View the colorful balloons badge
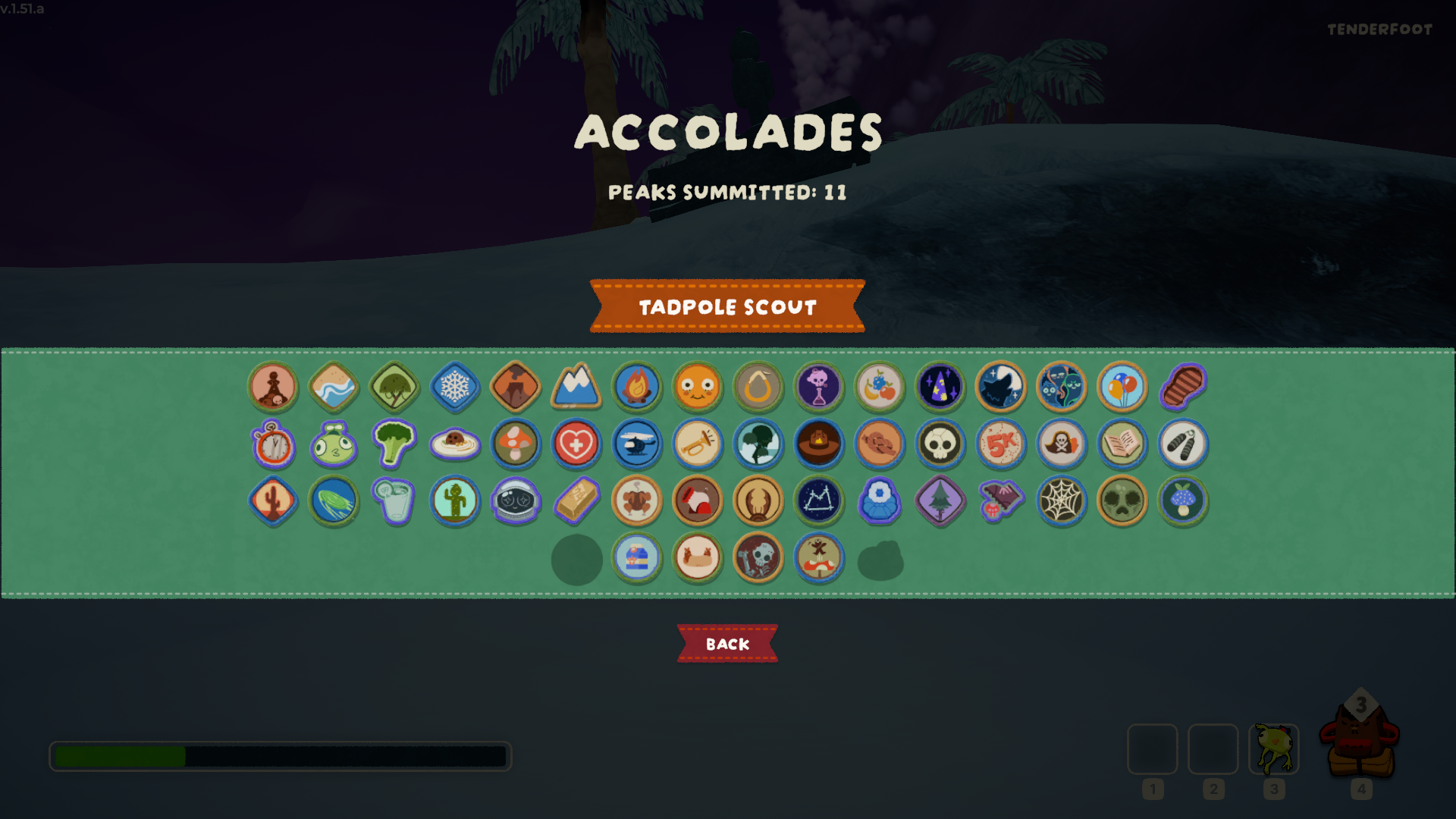This screenshot has width=1456, height=819. coord(1122,387)
